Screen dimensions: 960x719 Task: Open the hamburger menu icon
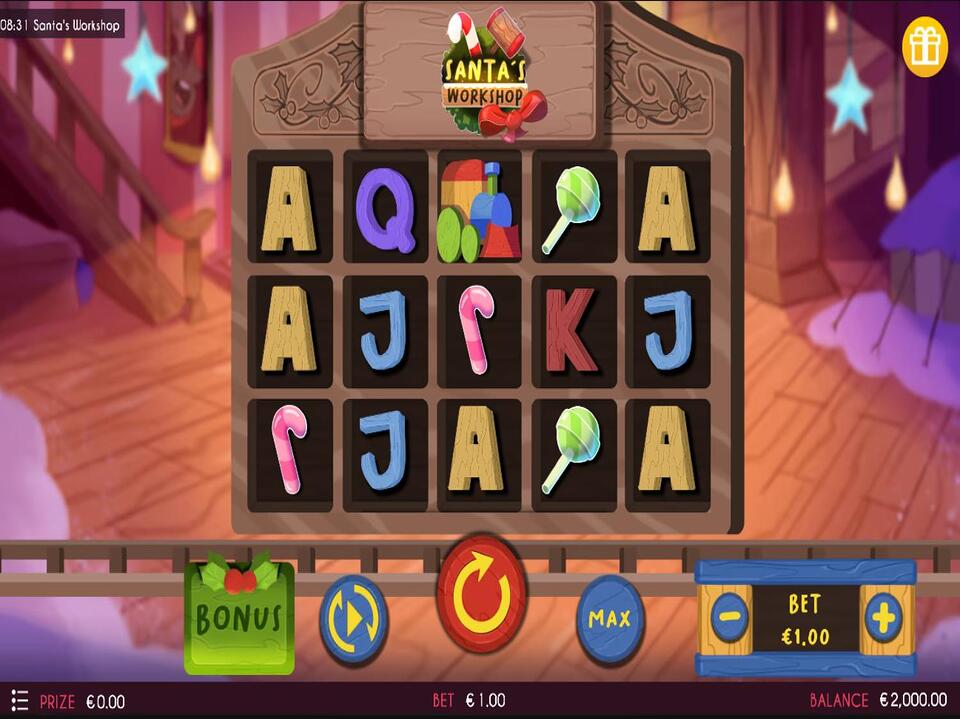coord(18,701)
